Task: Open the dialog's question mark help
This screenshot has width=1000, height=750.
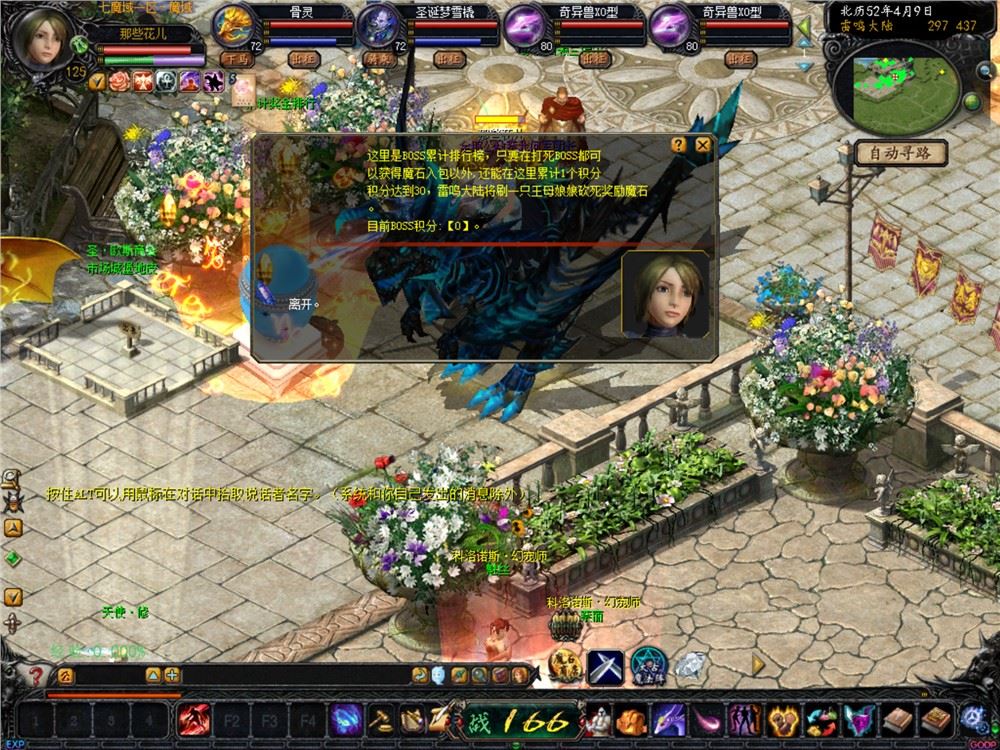Action: [679, 145]
